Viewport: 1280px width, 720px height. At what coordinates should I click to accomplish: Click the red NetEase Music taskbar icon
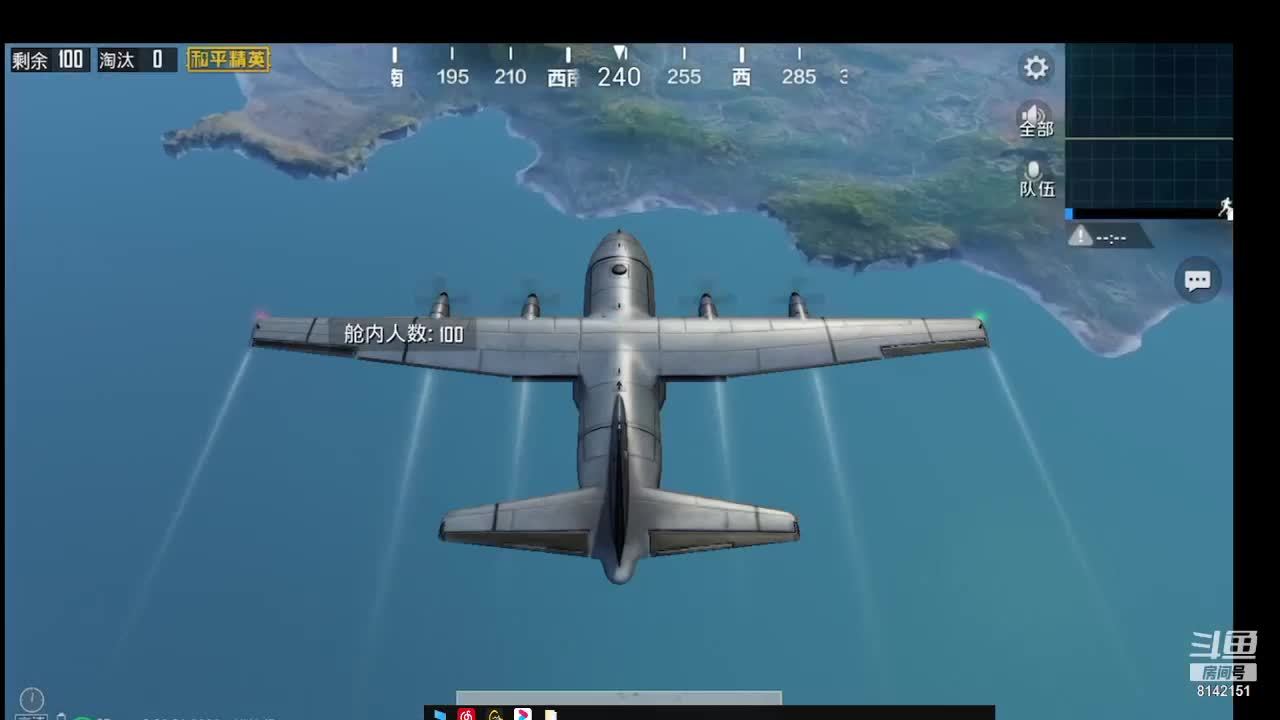click(466, 714)
